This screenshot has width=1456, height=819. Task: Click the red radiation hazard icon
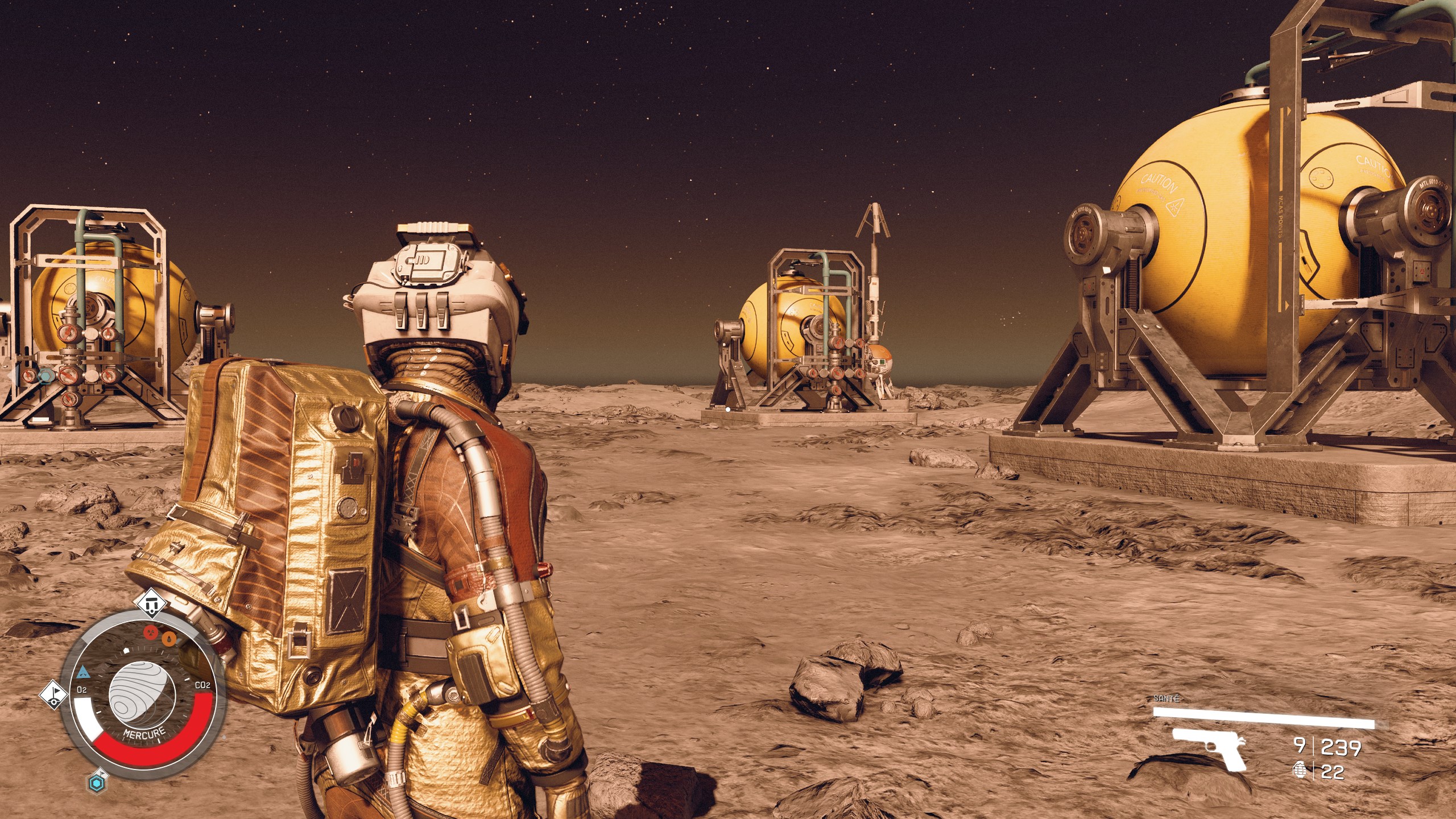151,632
